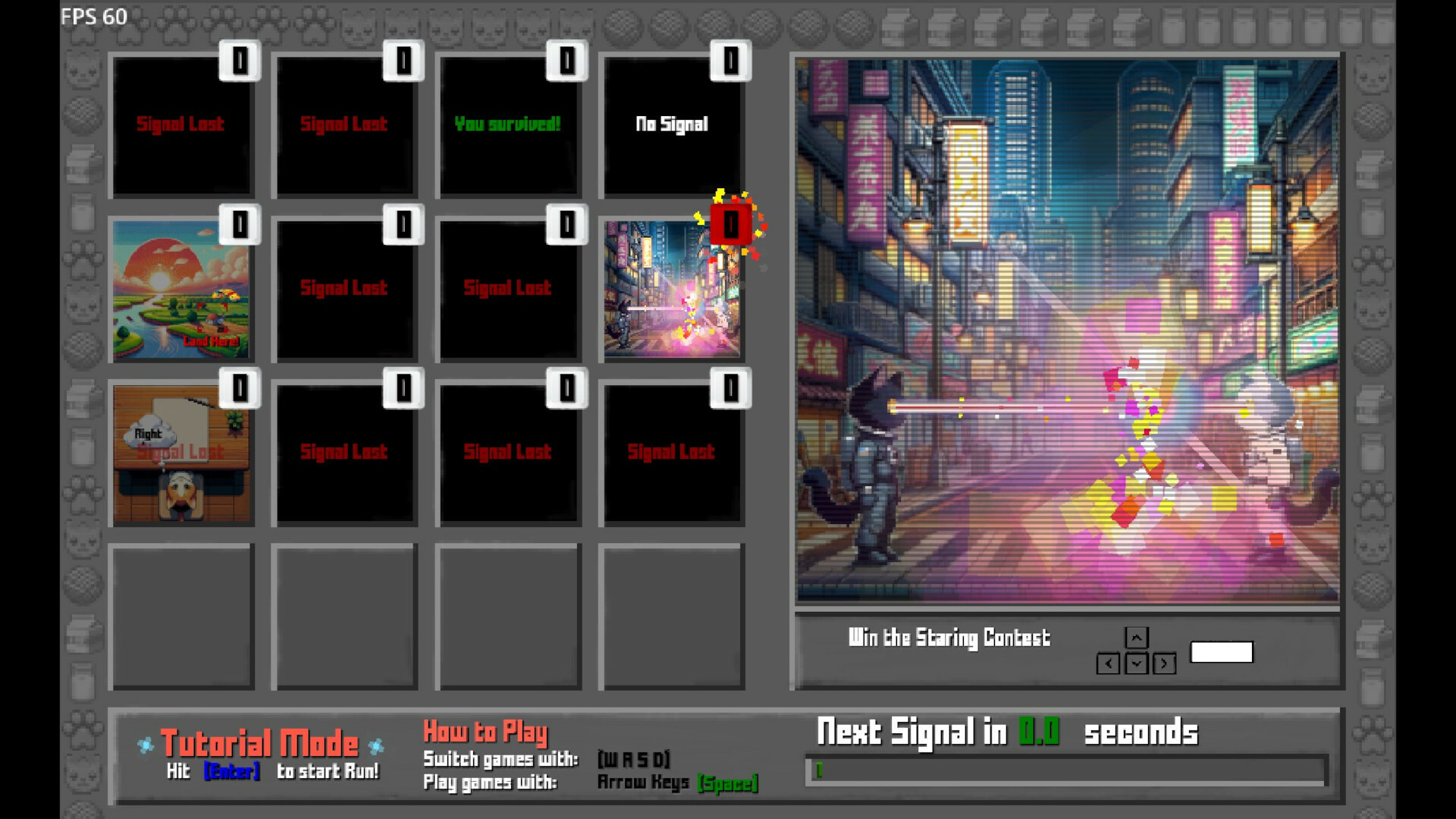Viewport: 1456px width, 819px height.
Task: Open the top-left 'Signal Lost' game panel
Action: 182,125
